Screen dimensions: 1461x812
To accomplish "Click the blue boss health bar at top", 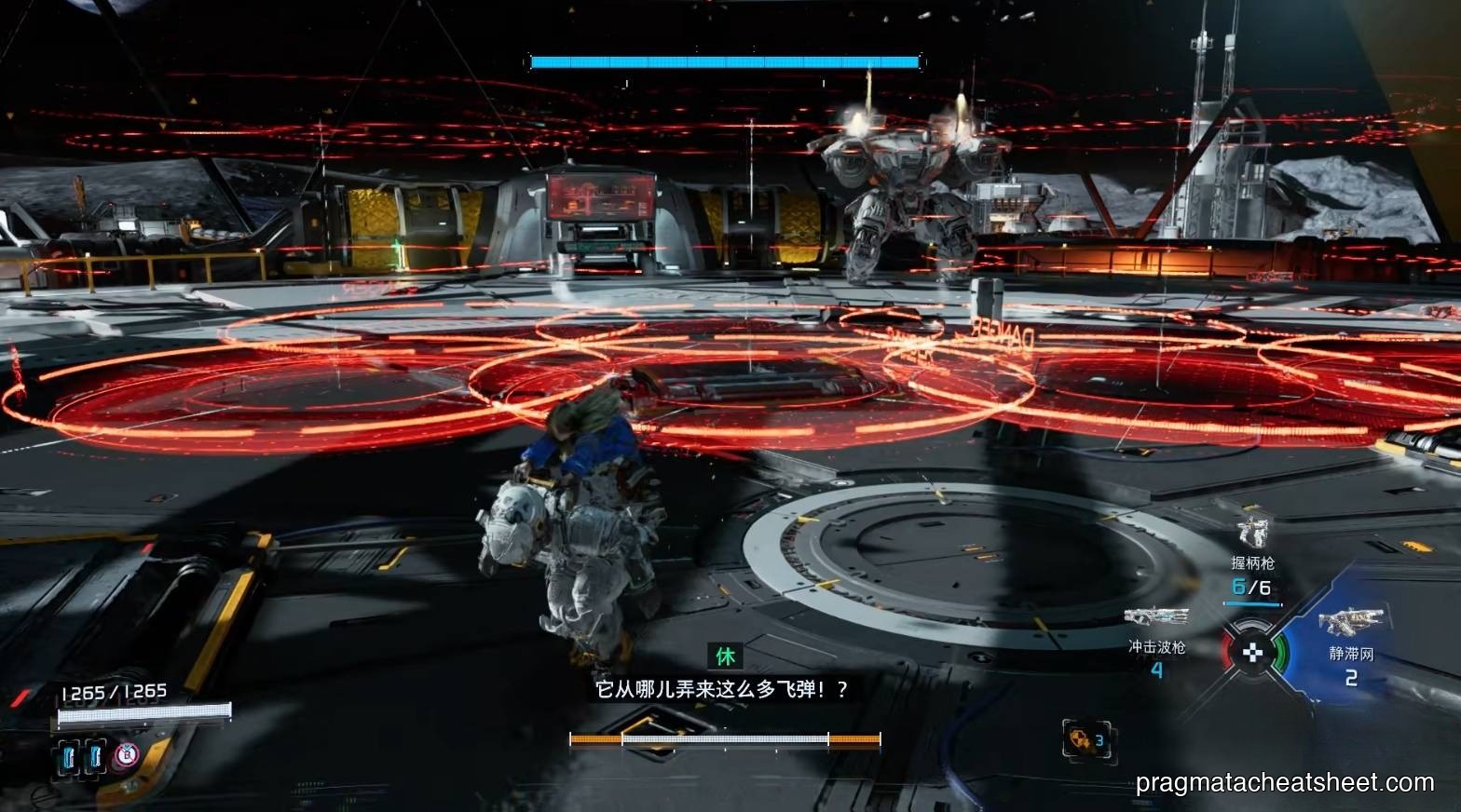I will click(x=724, y=61).
